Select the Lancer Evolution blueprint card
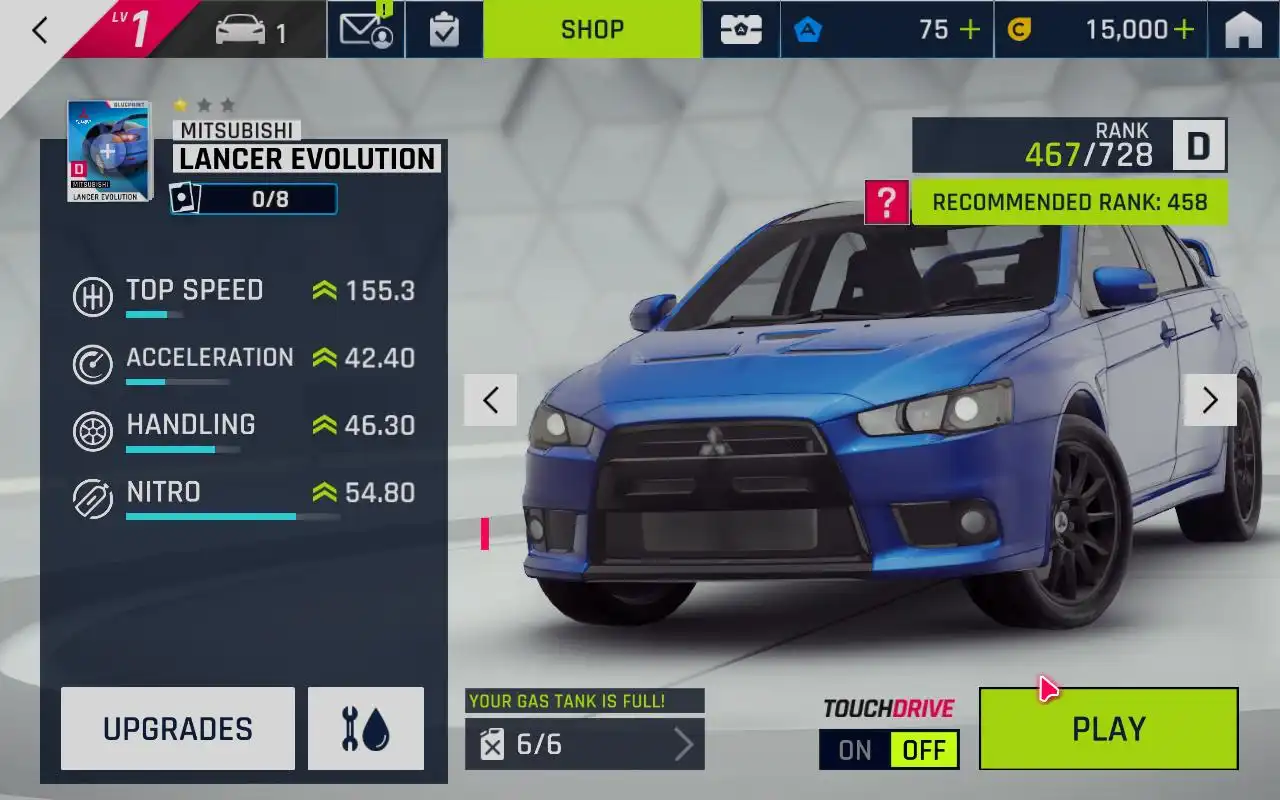 coord(109,151)
